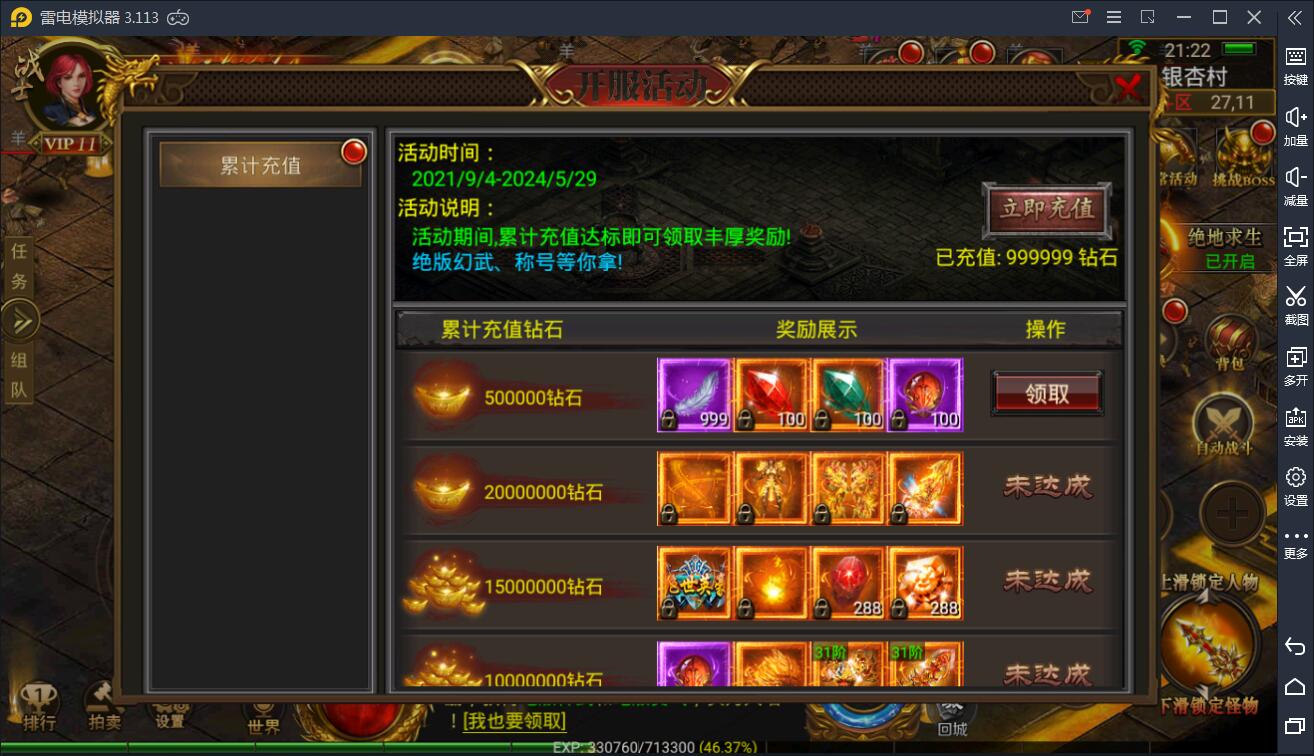
Task: Activate the 自动战斗 auto-battle icon
Action: [1225, 422]
